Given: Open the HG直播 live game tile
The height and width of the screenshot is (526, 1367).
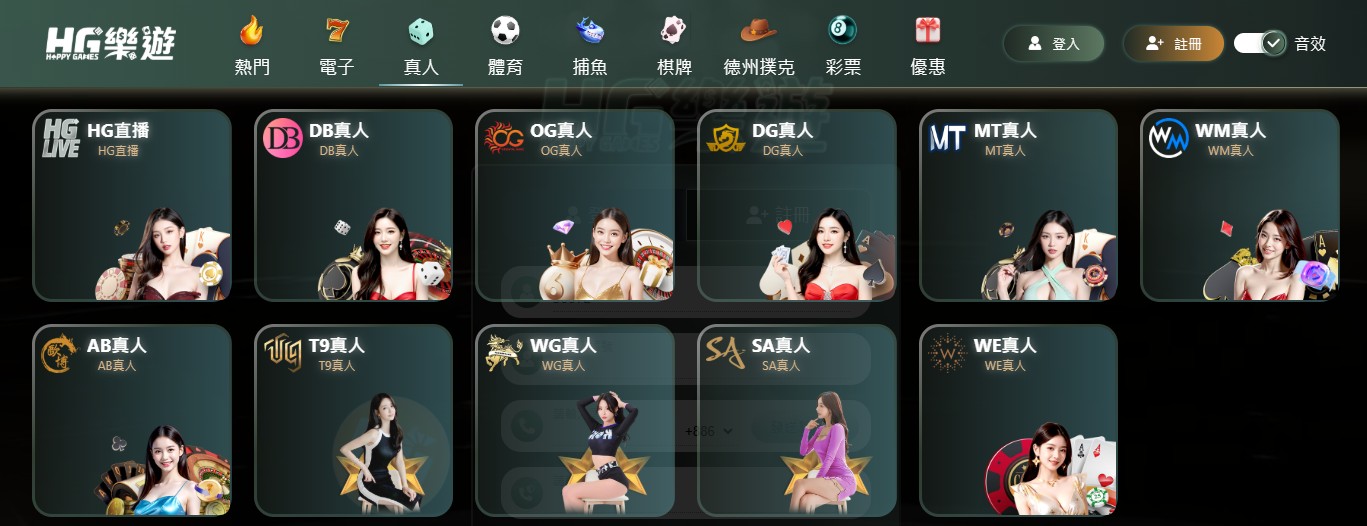Looking at the screenshot, I should coord(133,205).
